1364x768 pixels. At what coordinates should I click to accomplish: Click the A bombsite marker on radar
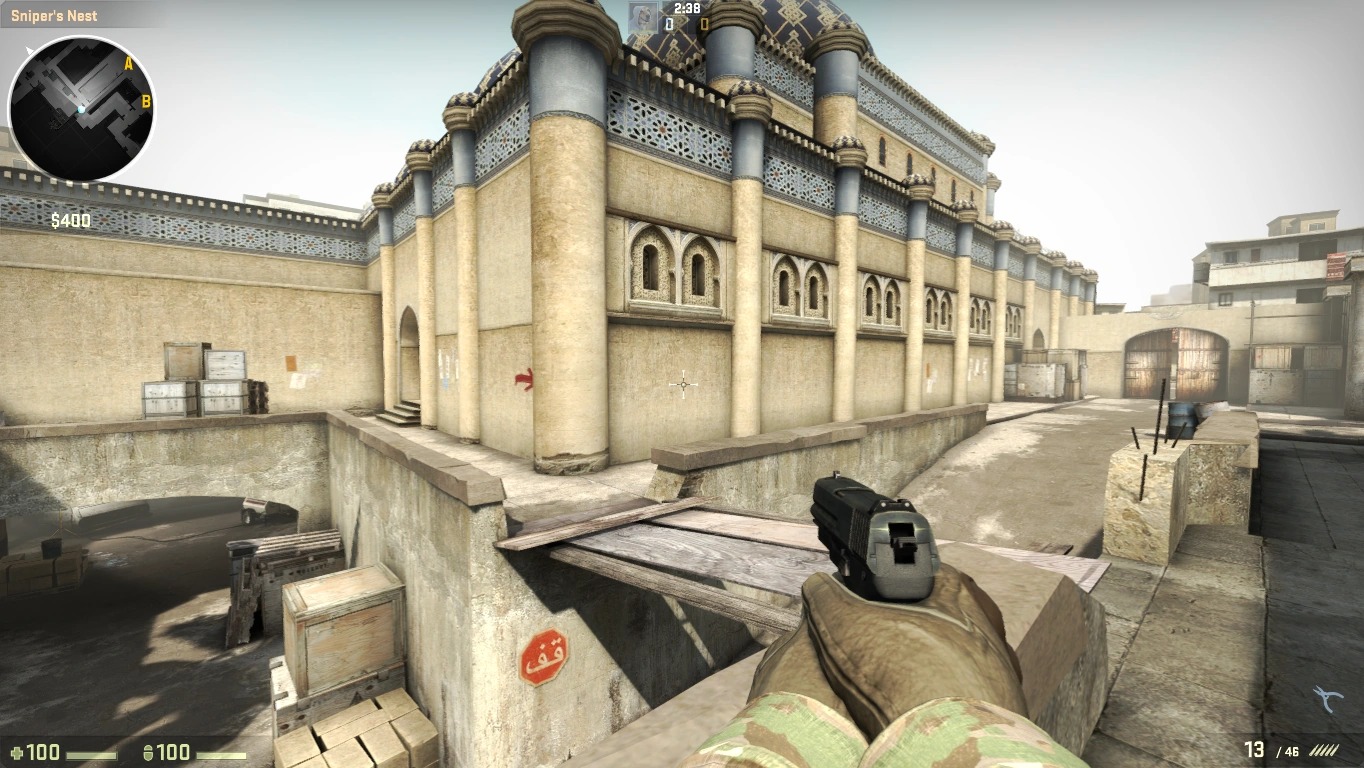pyautogui.click(x=127, y=61)
